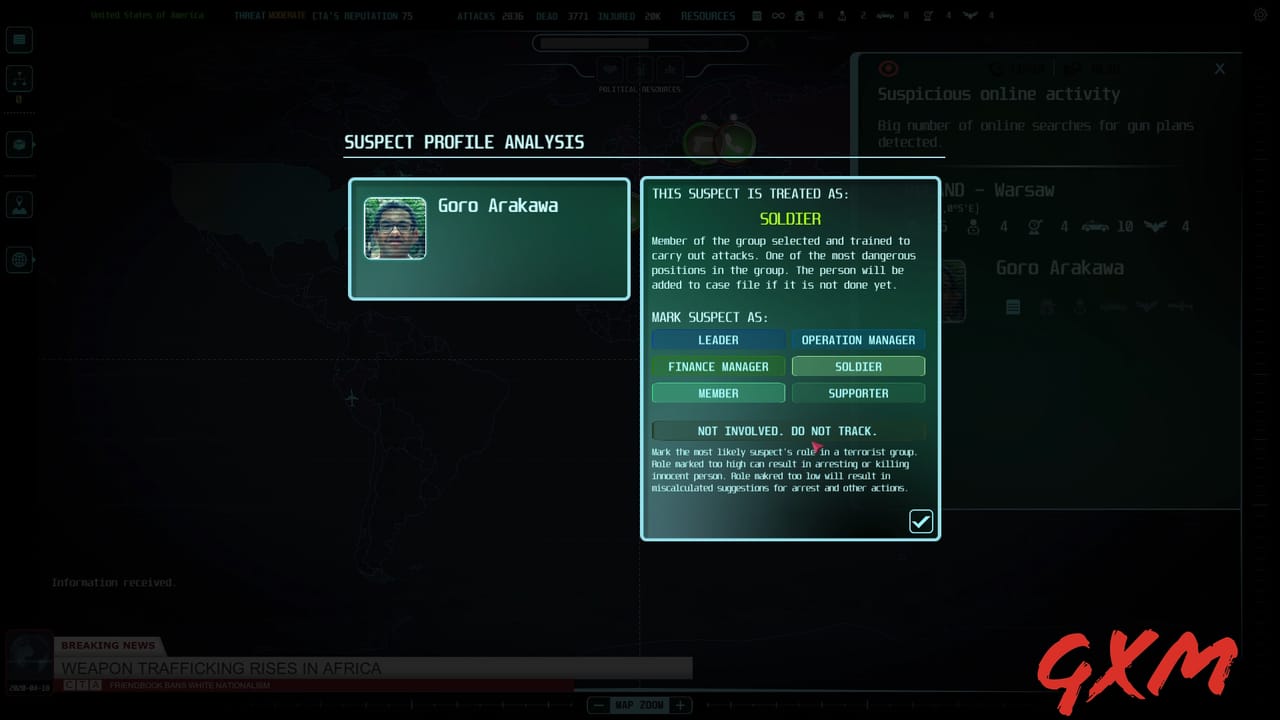Select the infinity resource icon near RESOURCES
The height and width of the screenshot is (720, 1280).
click(778, 16)
